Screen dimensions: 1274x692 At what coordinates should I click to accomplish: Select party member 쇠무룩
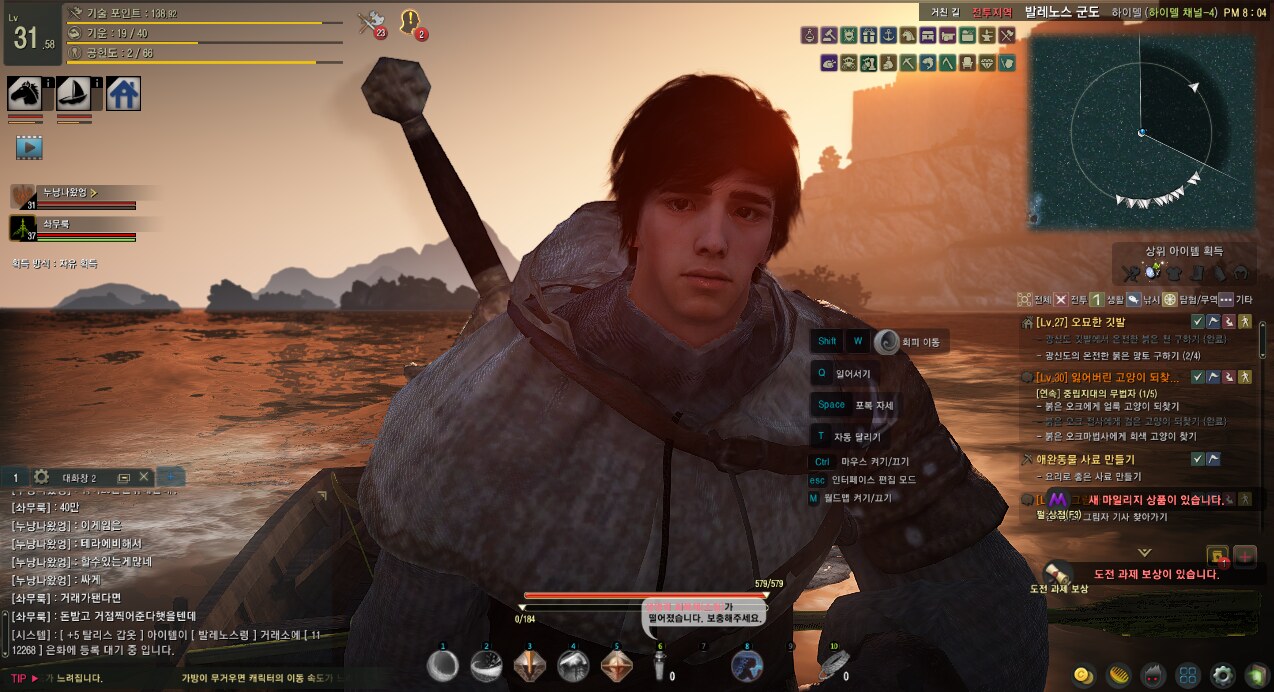coord(56,225)
